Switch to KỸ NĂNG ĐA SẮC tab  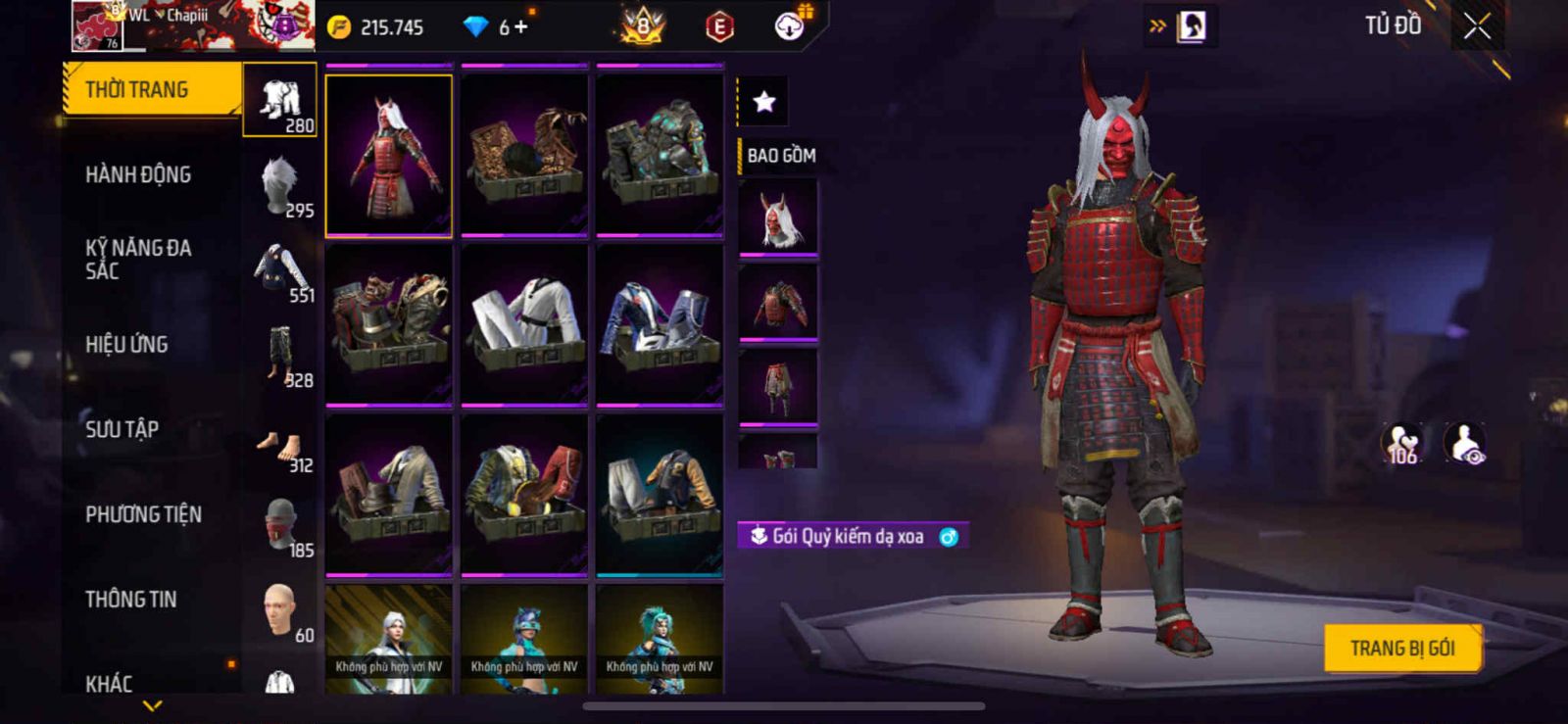pos(138,260)
